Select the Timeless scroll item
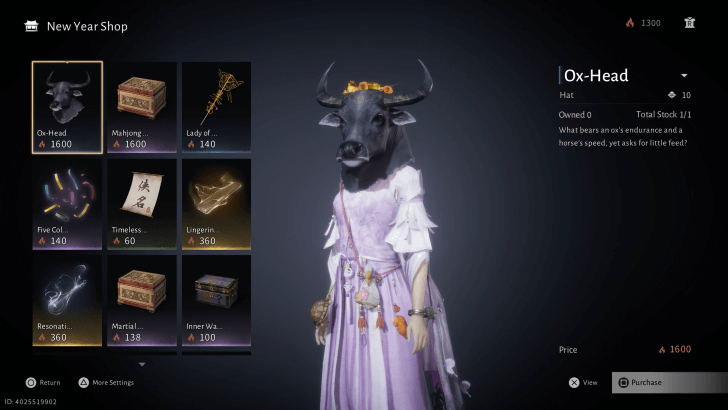 (142, 204)
